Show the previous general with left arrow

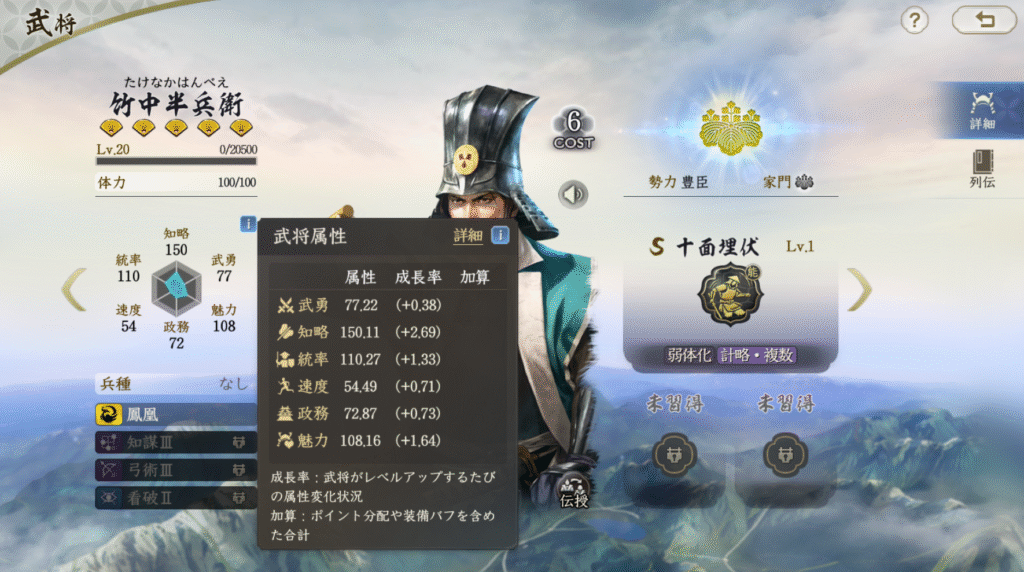point(74,289)
